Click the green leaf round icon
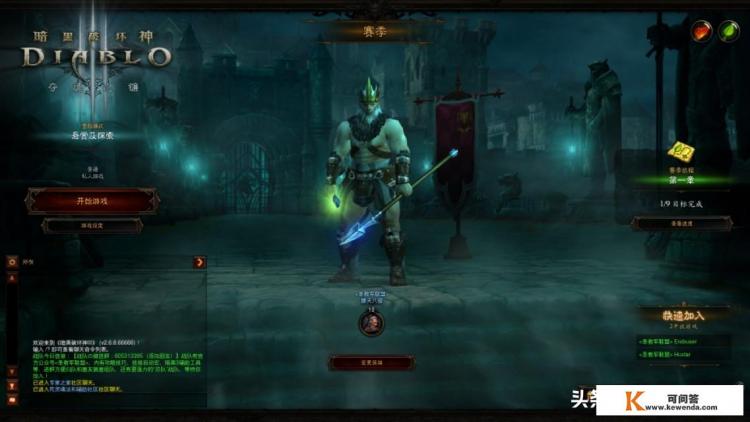This screenshot has height=422, width=750. tap(728, 31)
